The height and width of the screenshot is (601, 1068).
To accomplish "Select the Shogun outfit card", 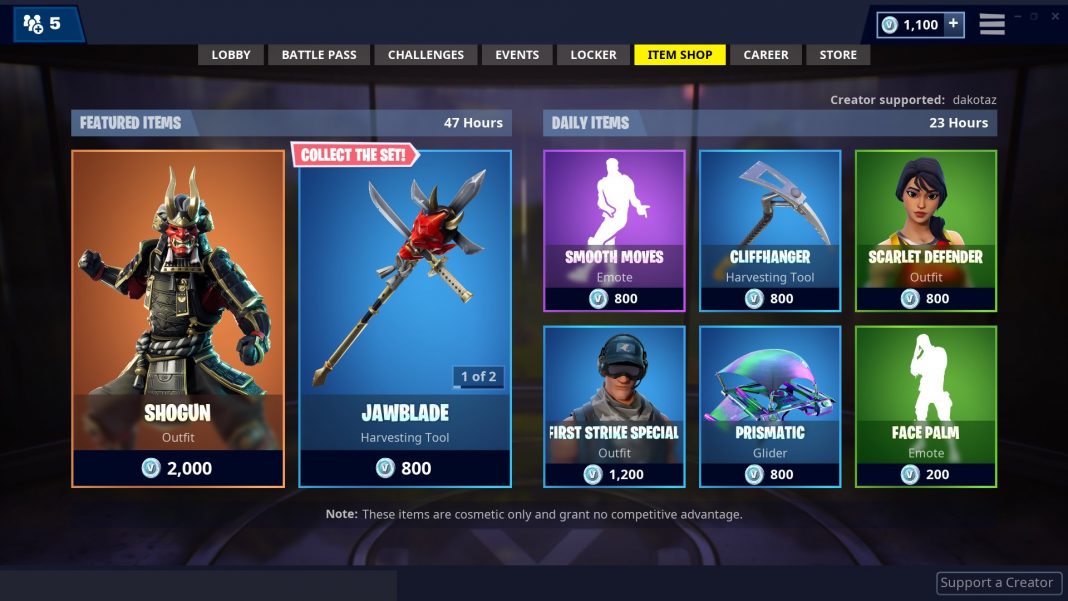I will pyautogui.click(x=178, y=318).
